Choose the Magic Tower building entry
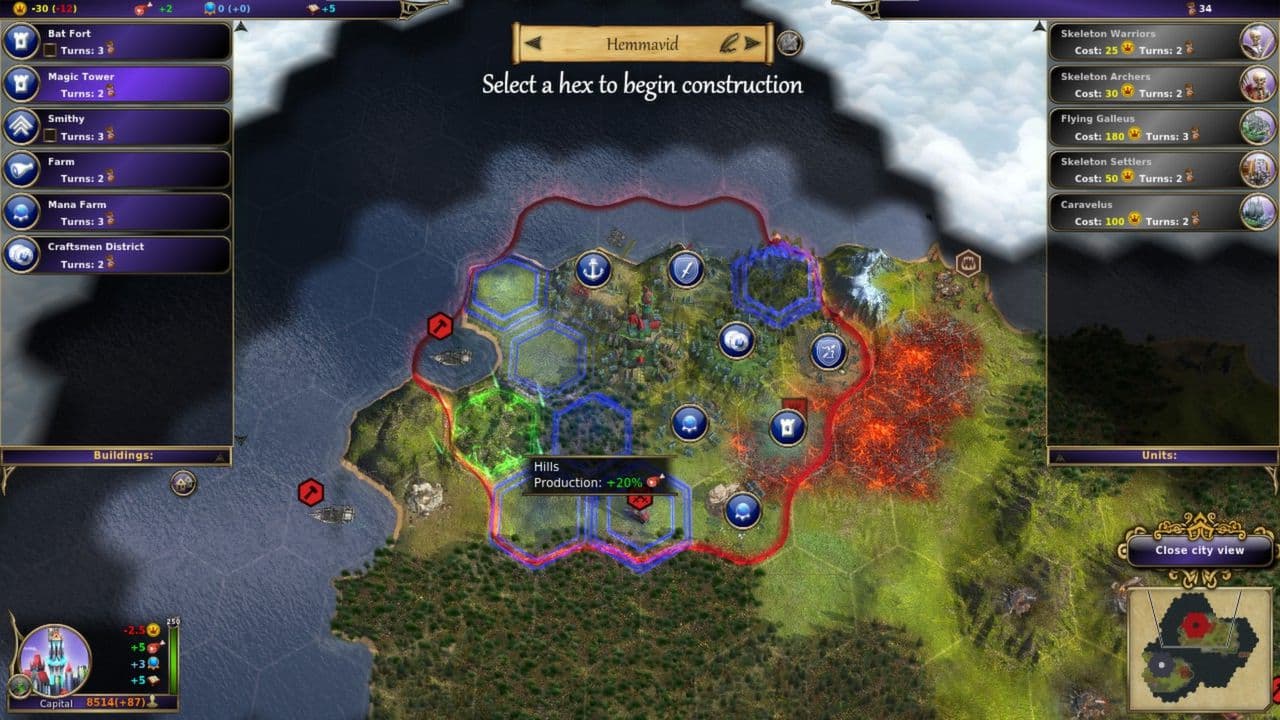Screen dimensions: 1280x720 tap(117, 84)
